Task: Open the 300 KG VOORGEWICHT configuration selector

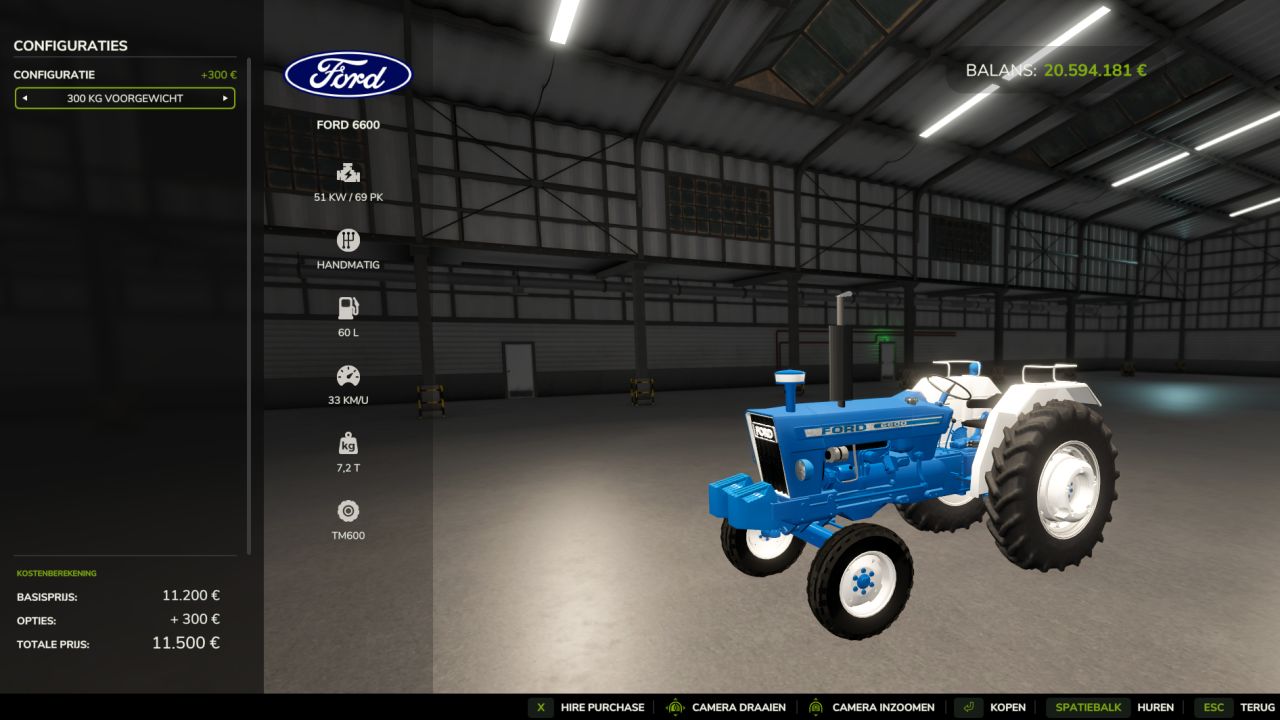Action: coord(124,97)
